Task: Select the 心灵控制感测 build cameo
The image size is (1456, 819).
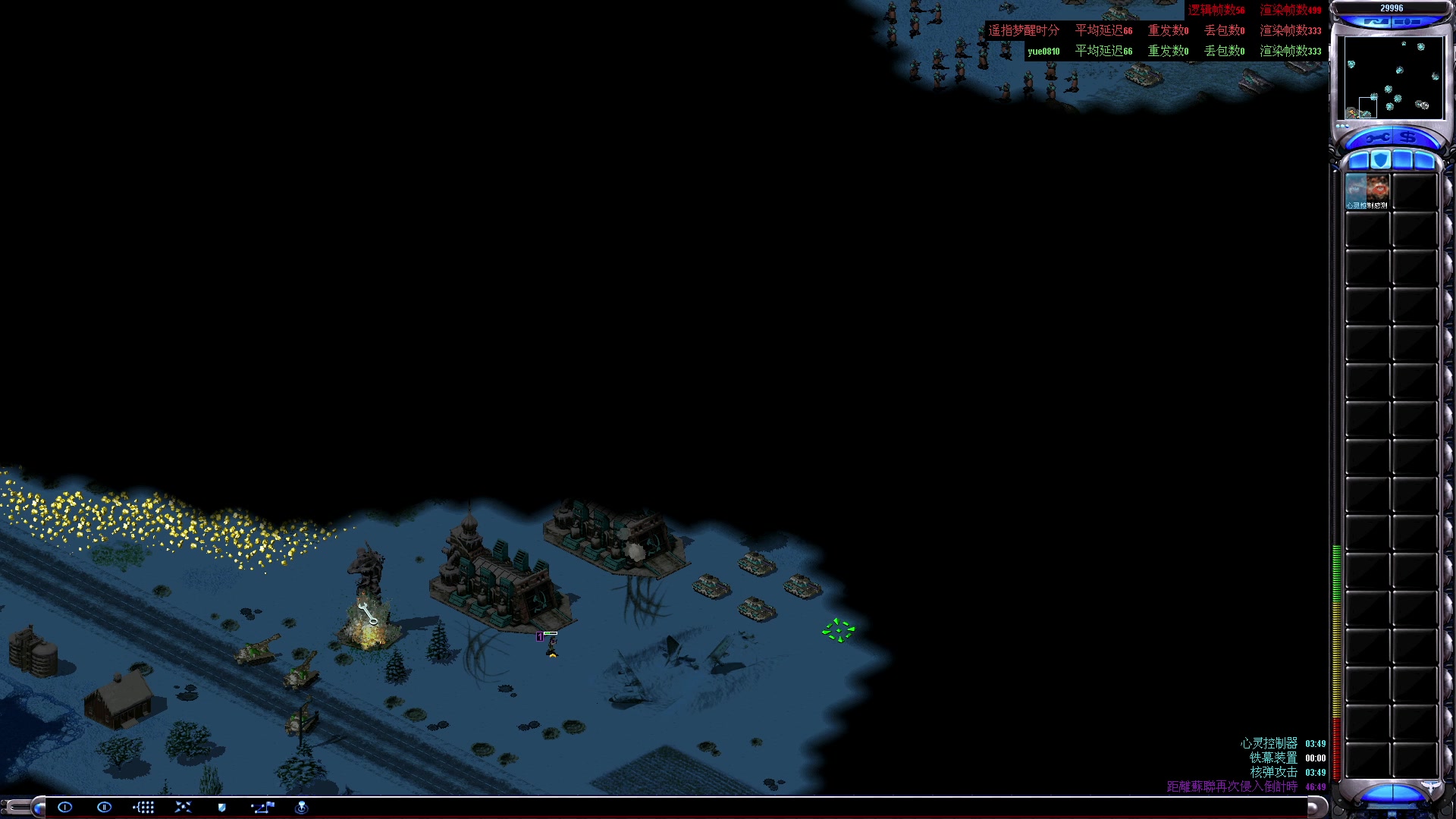Action: click(1367, 191)
